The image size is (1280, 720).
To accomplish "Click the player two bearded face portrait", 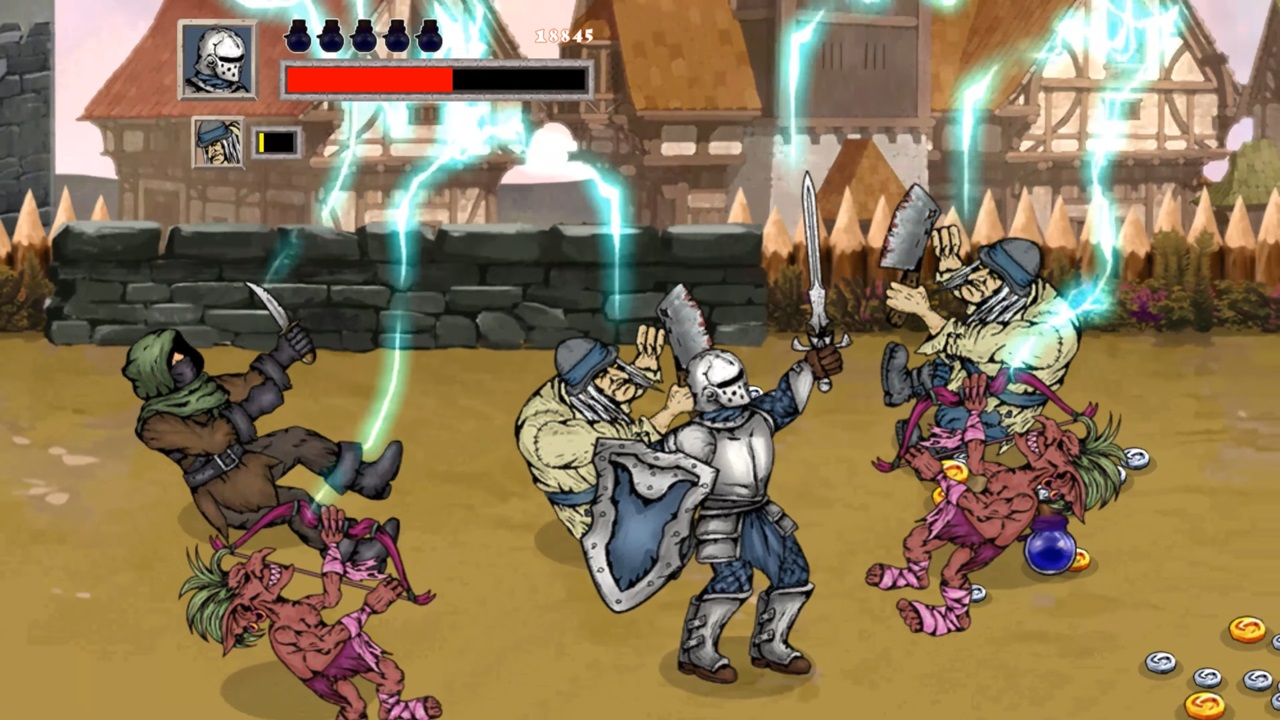I will [x=218, y=140].
